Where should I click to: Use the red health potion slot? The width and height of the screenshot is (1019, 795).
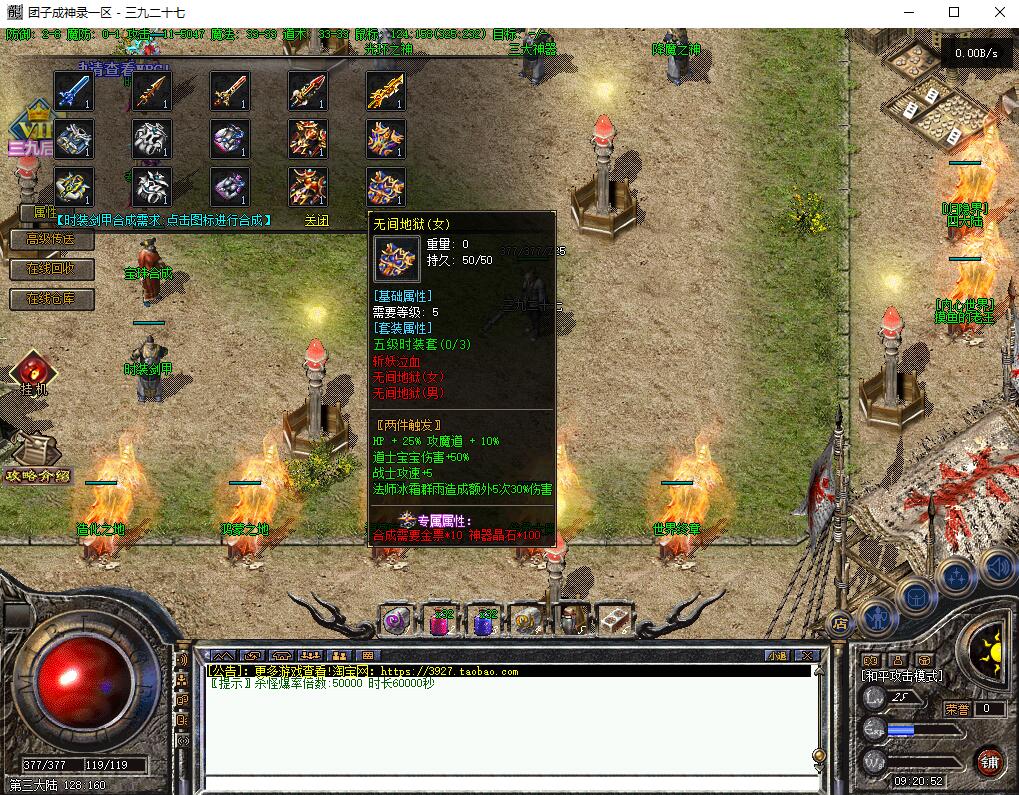click(x=440, y=620)
